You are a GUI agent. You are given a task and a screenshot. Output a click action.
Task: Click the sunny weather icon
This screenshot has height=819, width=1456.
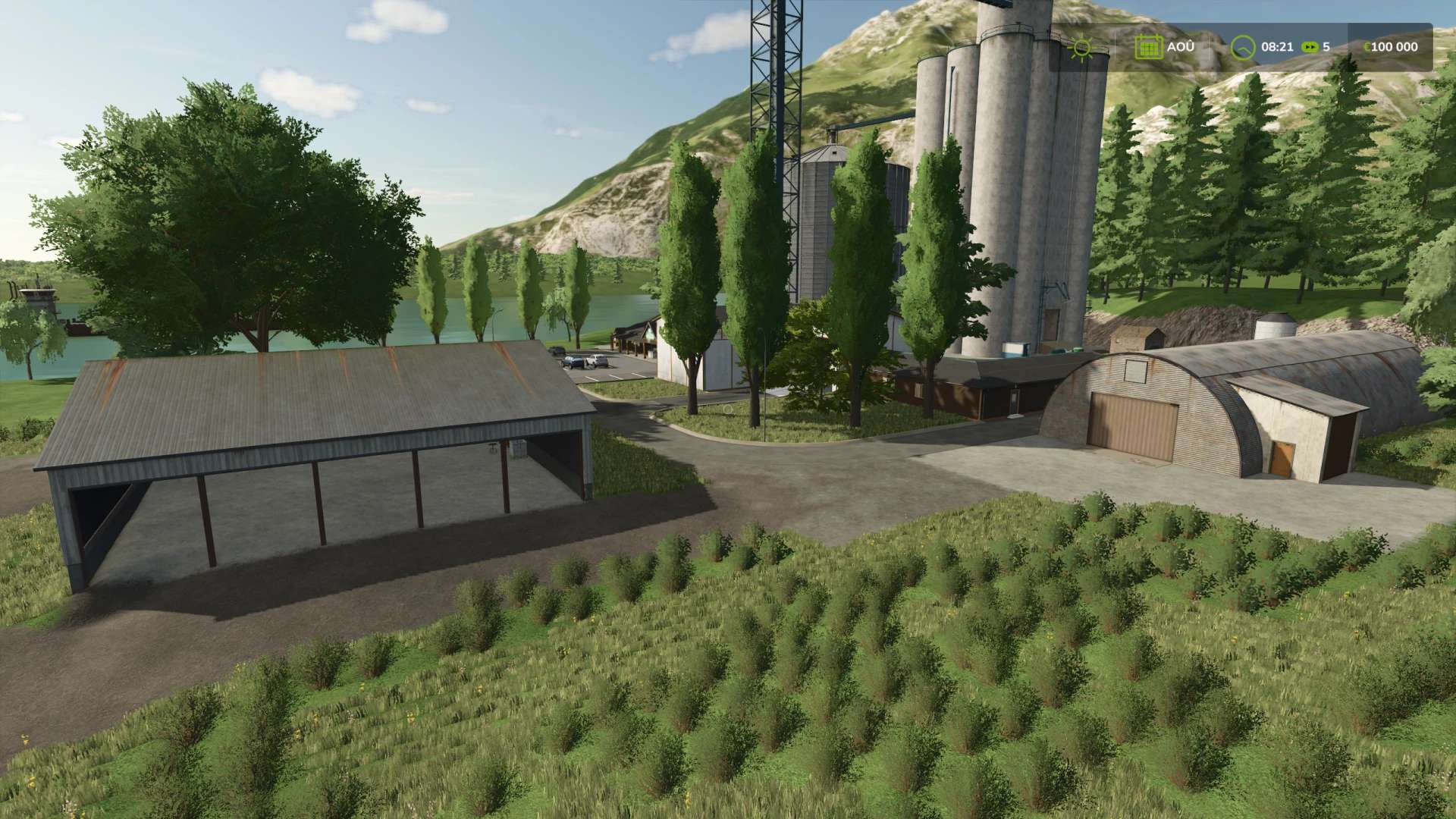pyautogui.click(x=1081, y=47)
